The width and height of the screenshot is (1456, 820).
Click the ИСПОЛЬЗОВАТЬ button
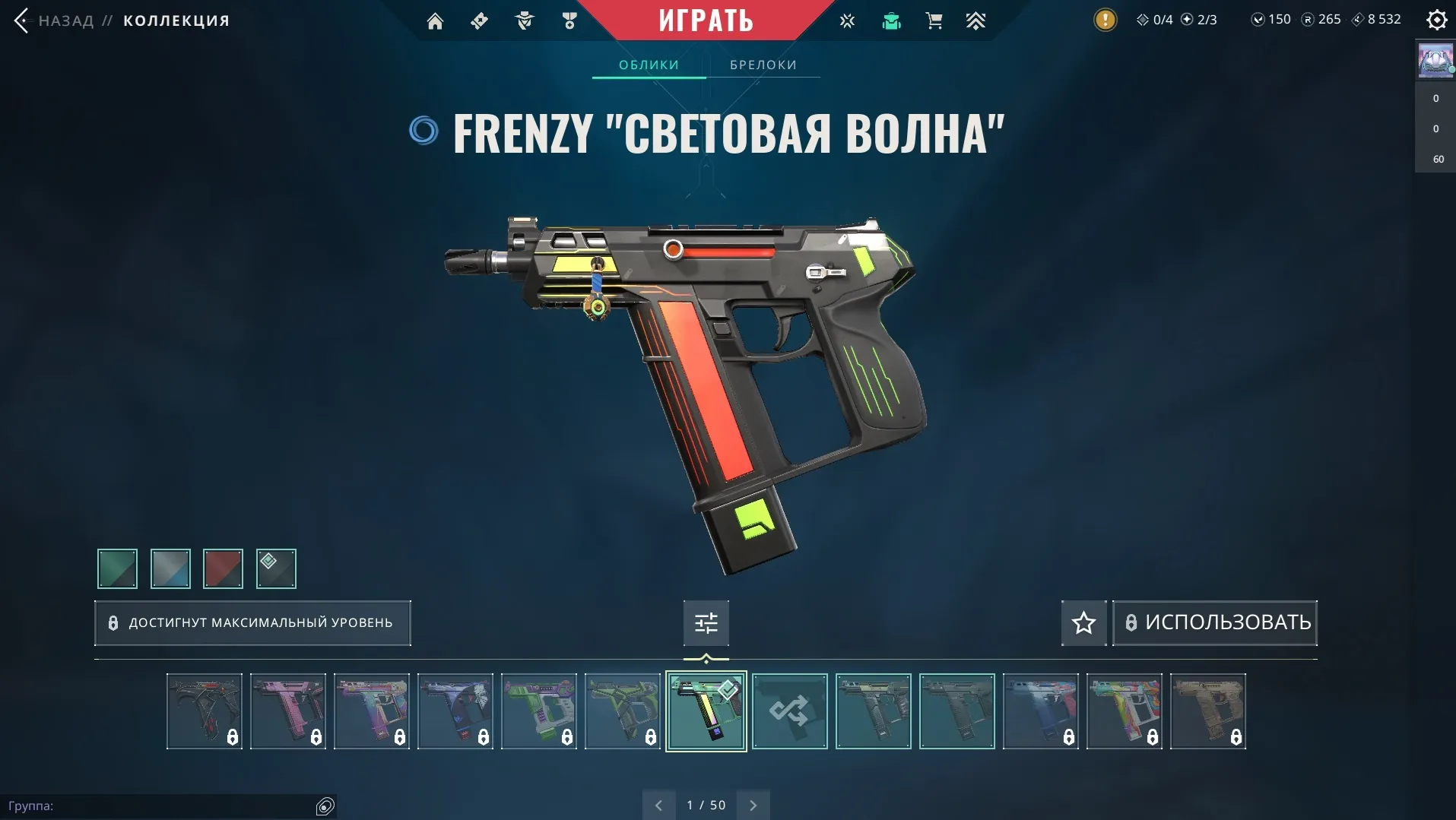click(x=1214, y=622)
